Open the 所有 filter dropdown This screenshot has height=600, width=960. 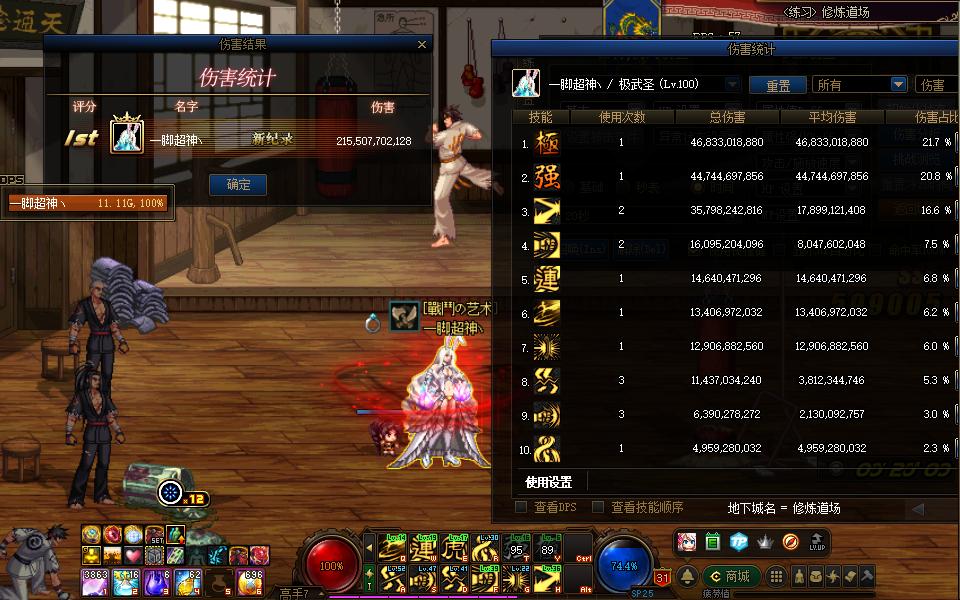point(897,85)
